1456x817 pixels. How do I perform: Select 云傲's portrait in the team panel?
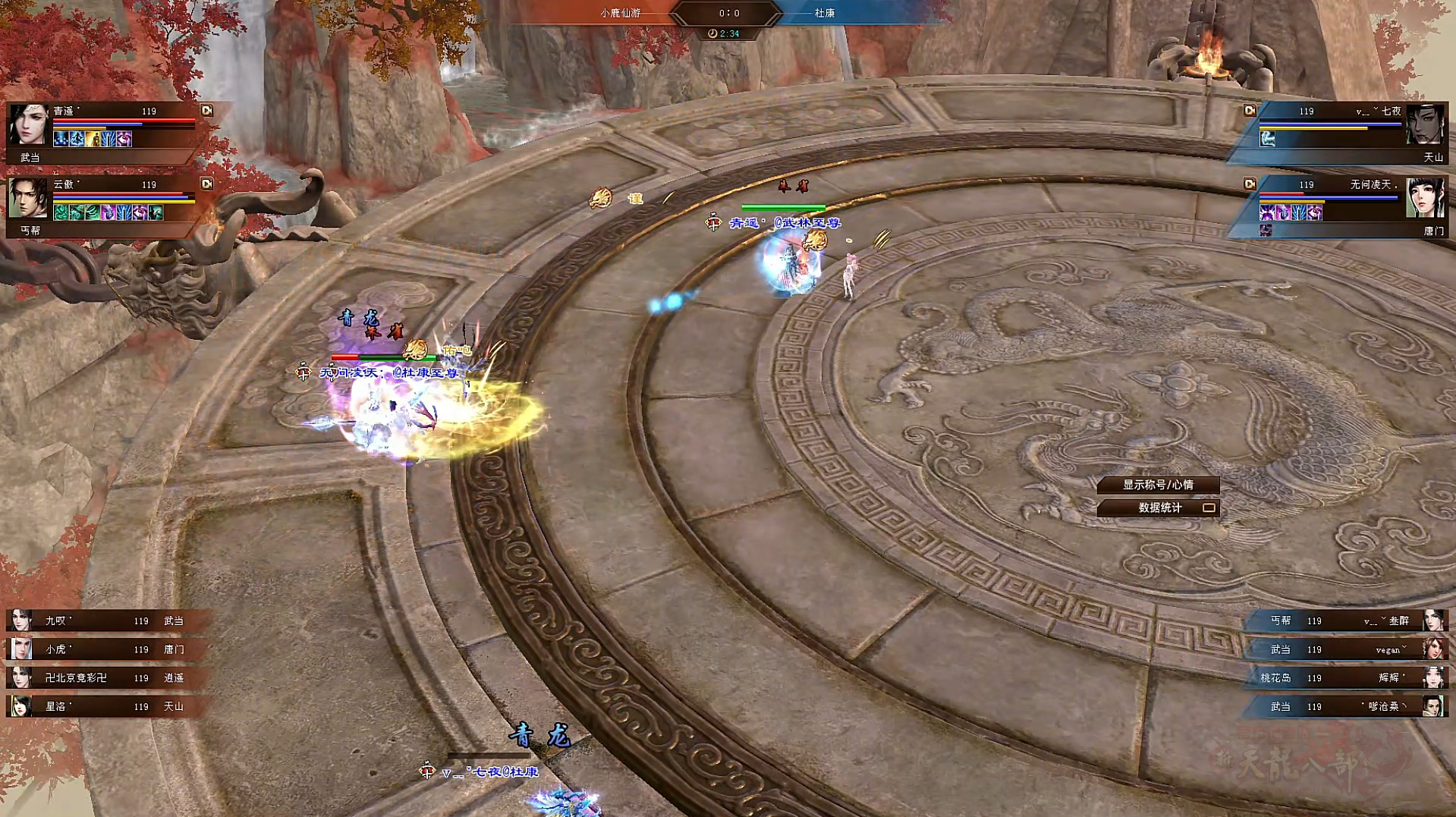point(28,199)
